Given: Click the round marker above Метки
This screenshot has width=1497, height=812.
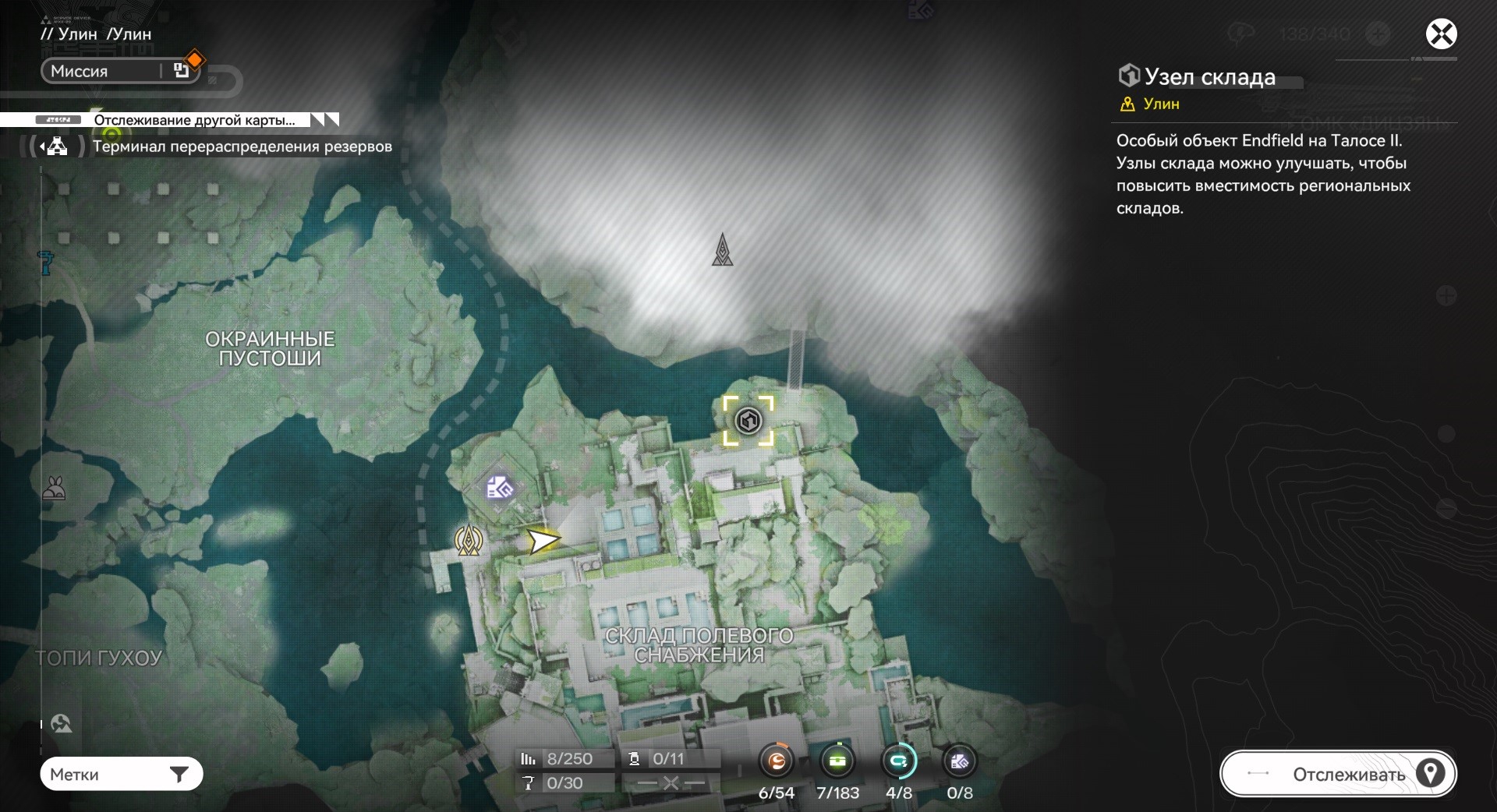Looking at the screenshot, I should [x=61, y=724].
